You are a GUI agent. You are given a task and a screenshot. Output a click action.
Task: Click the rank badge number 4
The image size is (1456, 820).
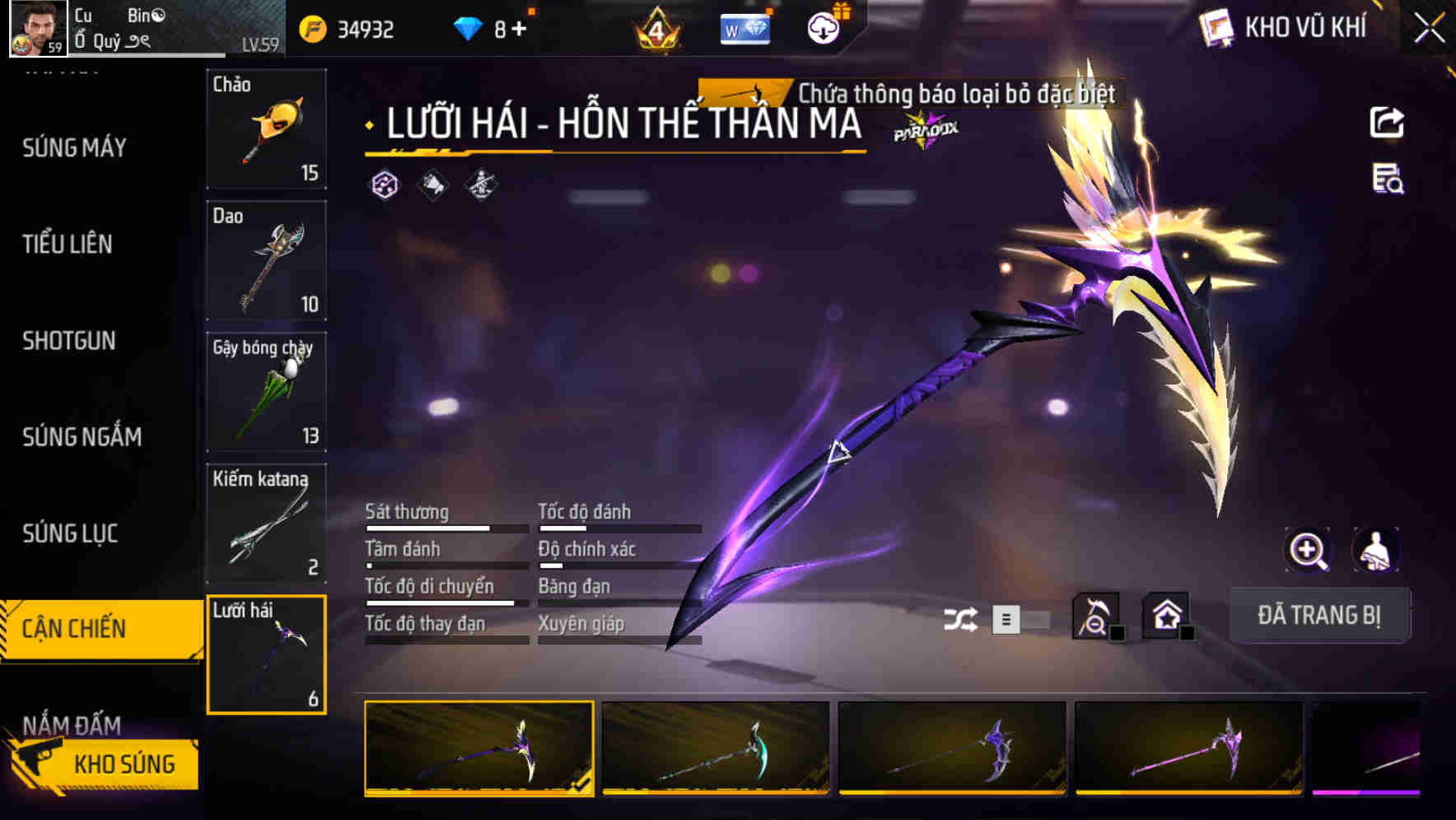tap(656, 28)
